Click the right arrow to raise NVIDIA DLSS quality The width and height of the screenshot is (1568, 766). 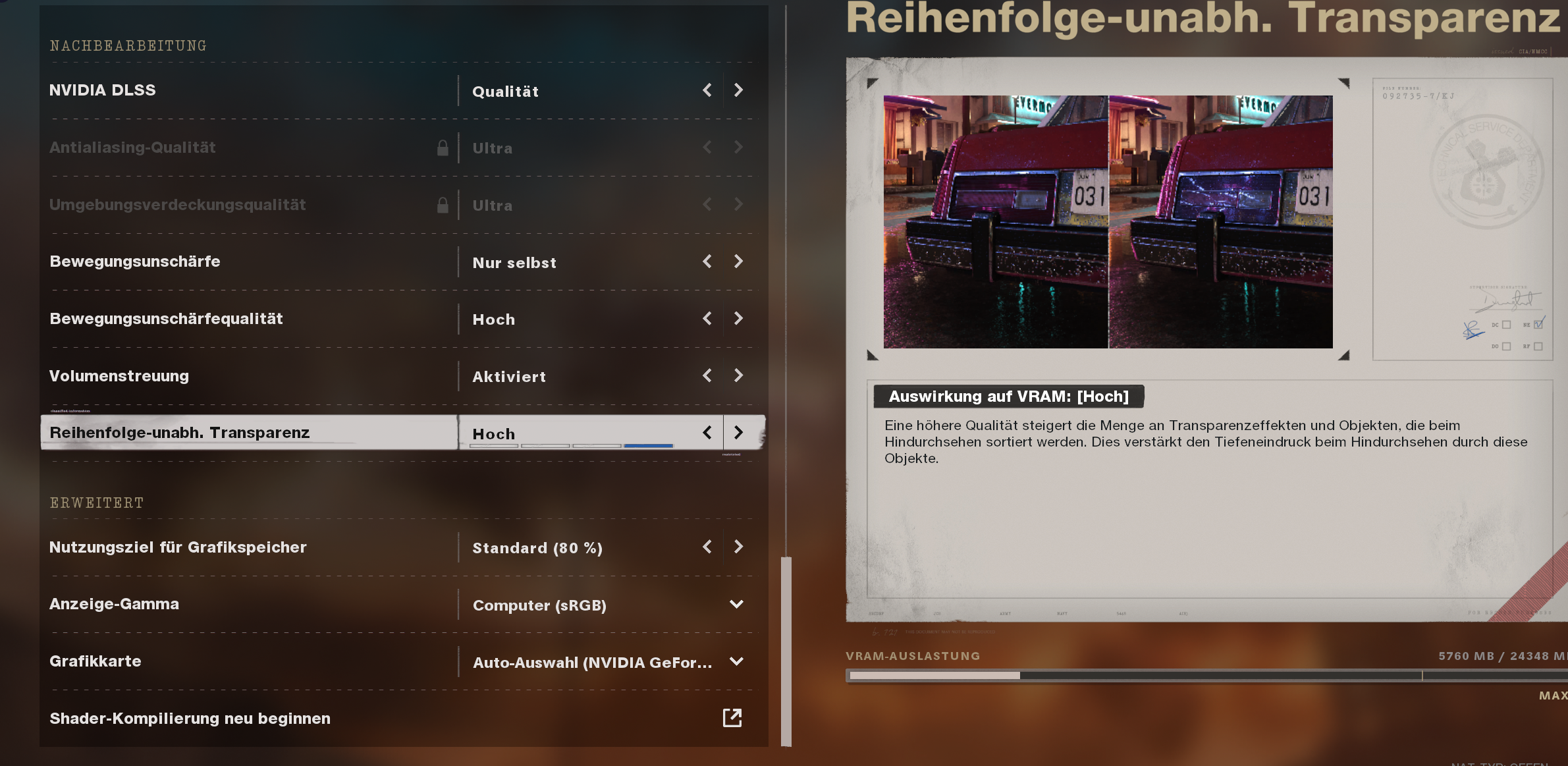click(738, 90)
